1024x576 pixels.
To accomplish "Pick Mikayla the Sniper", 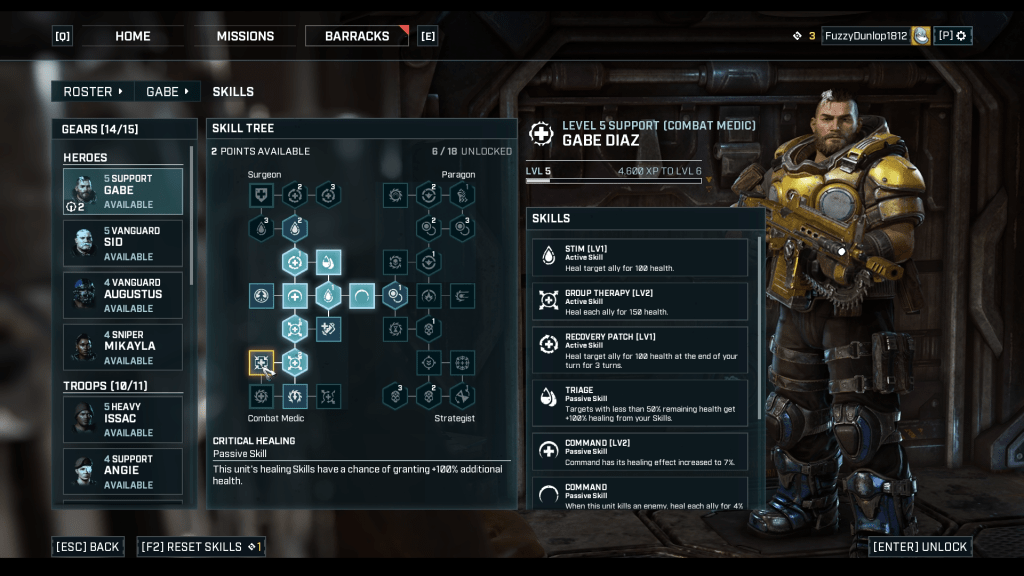I will [x=123, y=347].
